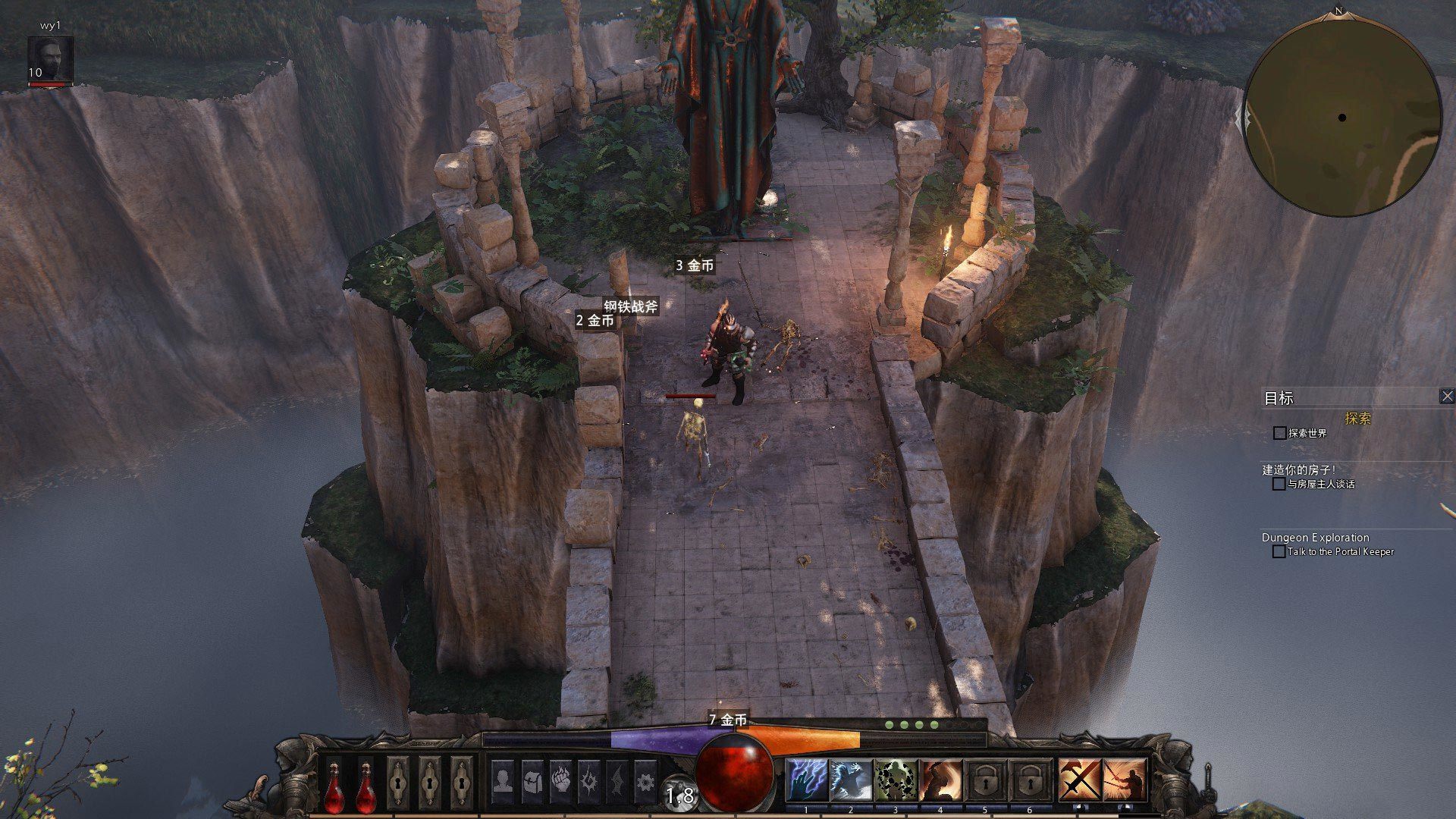Viewport: 1456px width, 819px height.
Task: Activate the swirling rocks skill in slot 3
Action: tap(895, 780)
